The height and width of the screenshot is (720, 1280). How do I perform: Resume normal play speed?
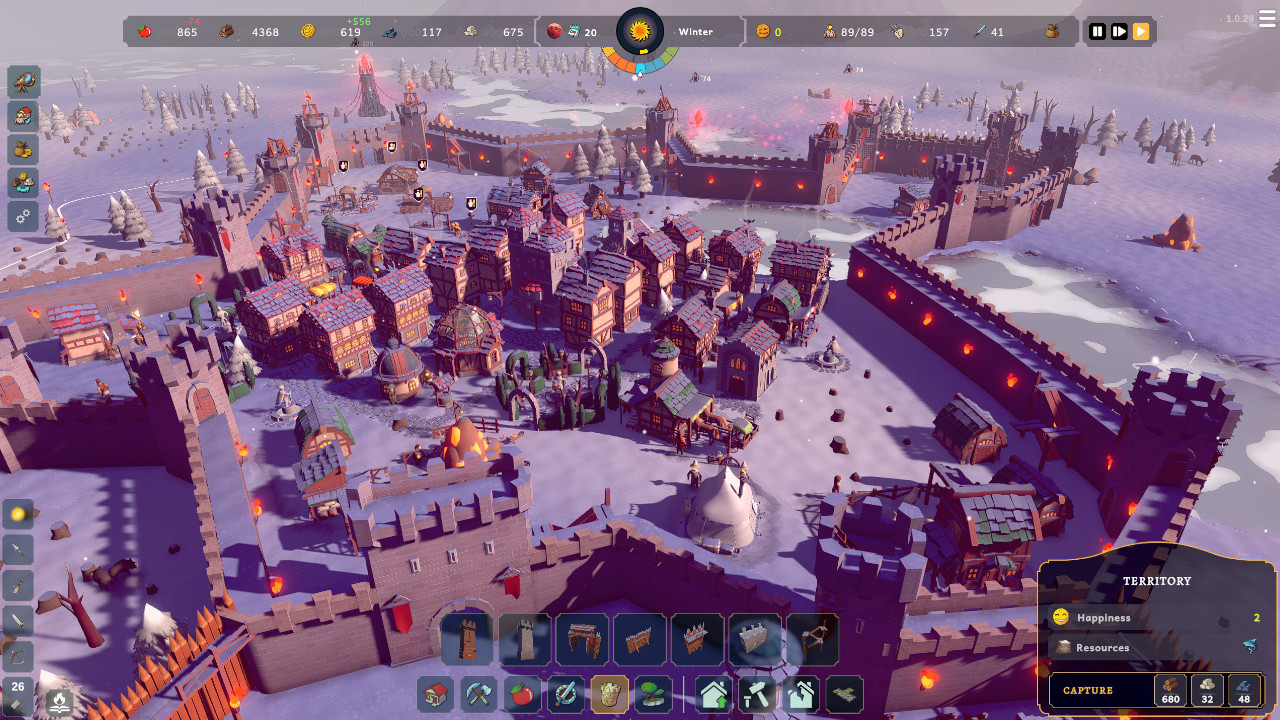tap(1141, 31)
